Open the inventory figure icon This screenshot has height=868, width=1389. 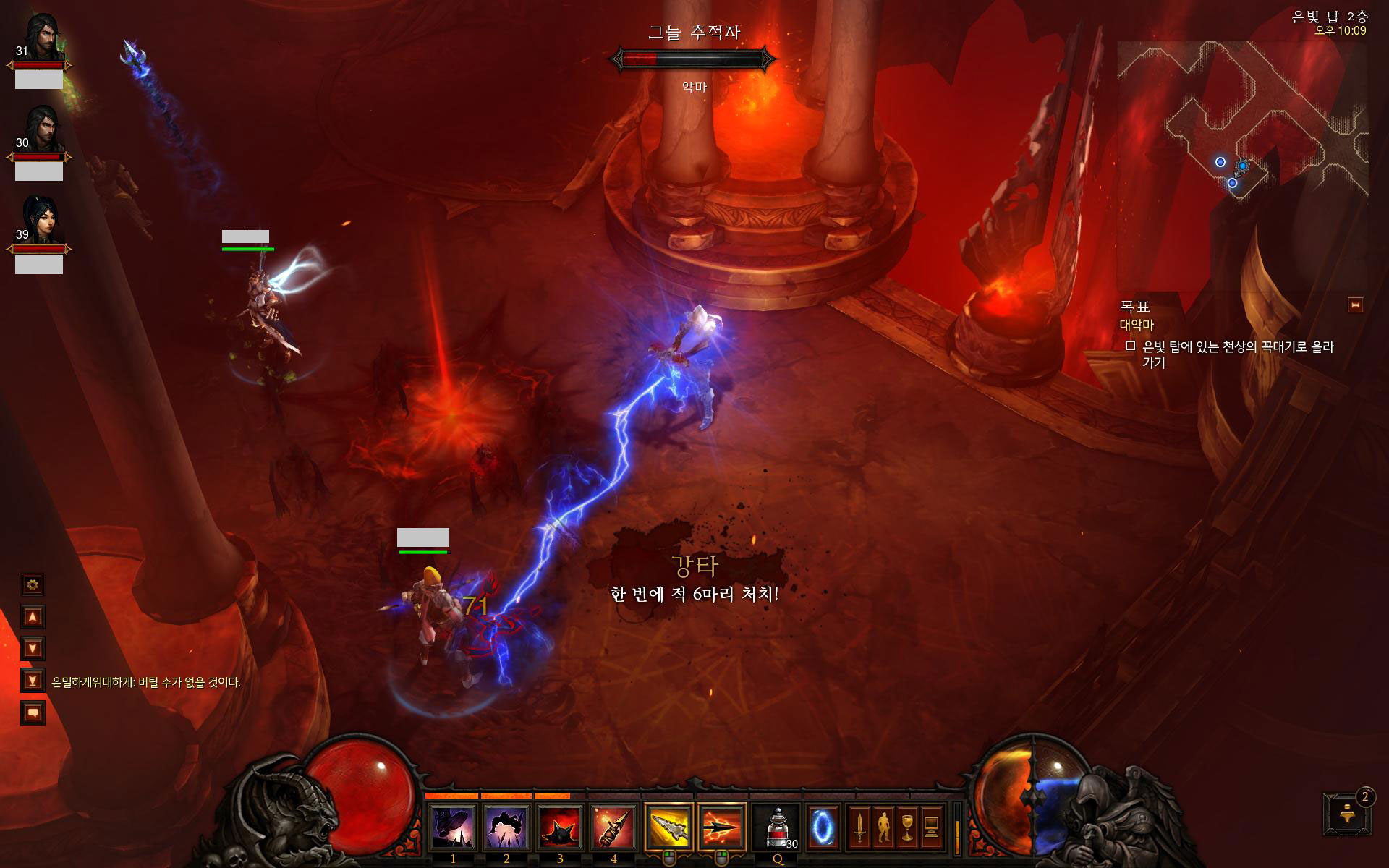coord(883,826)
